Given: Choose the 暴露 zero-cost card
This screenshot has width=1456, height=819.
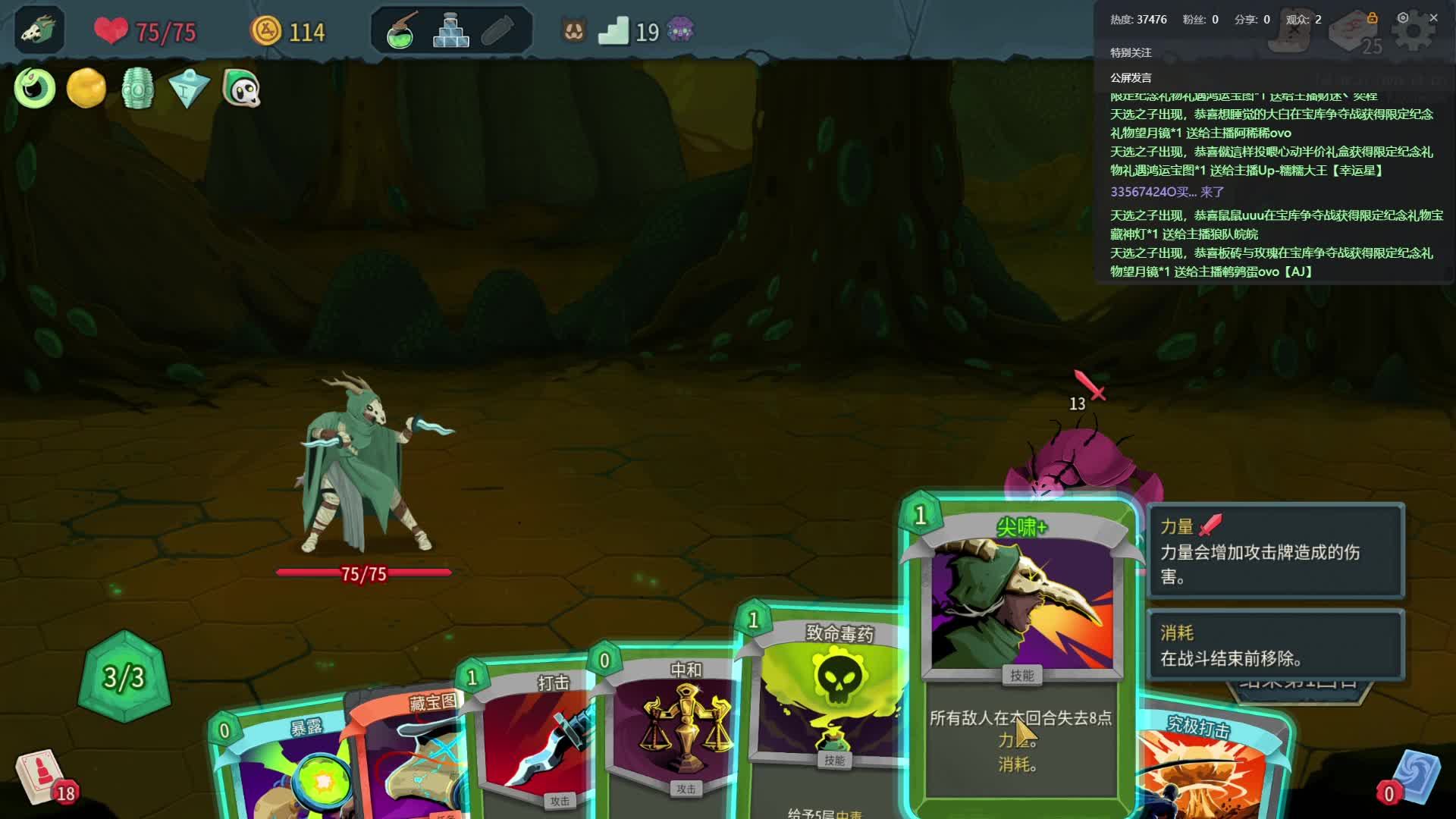Looking at the screenshot, I should point(281,766).
